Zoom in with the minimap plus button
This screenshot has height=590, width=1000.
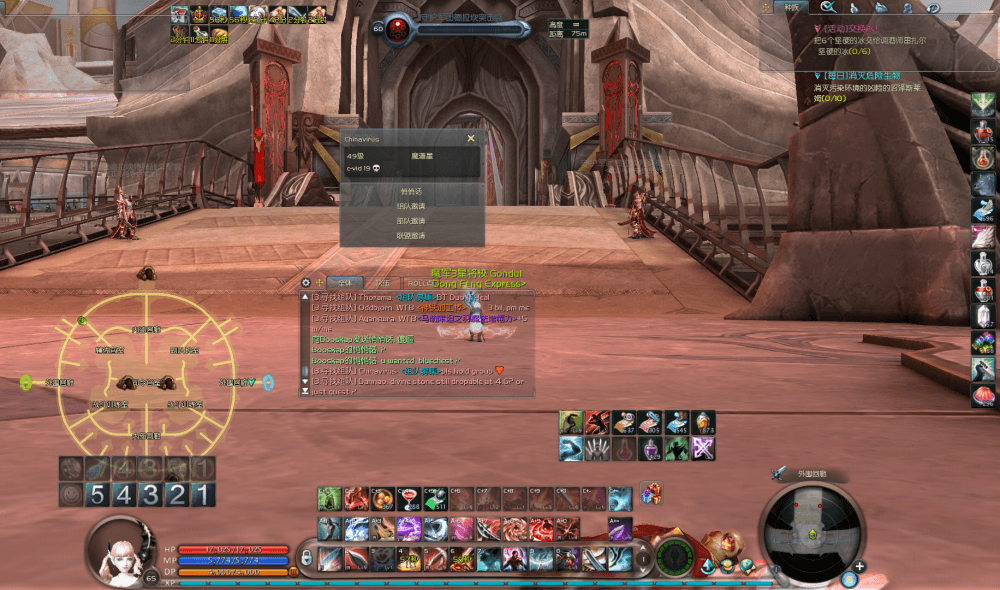[859, 566]
